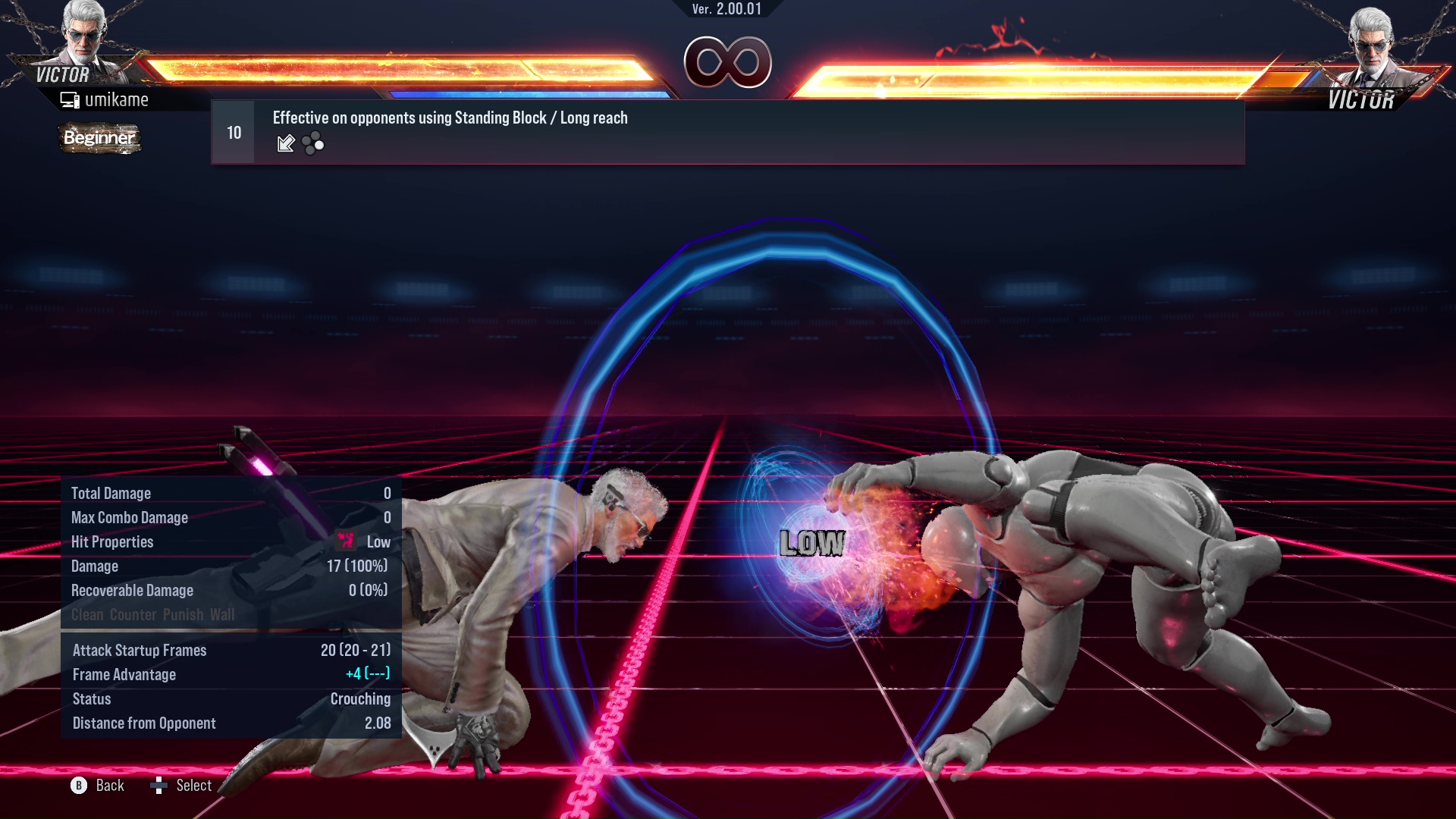Click the infinity round counter symbol
Viewport: 1456px width, 819px height.
click(x=726, y=63)
